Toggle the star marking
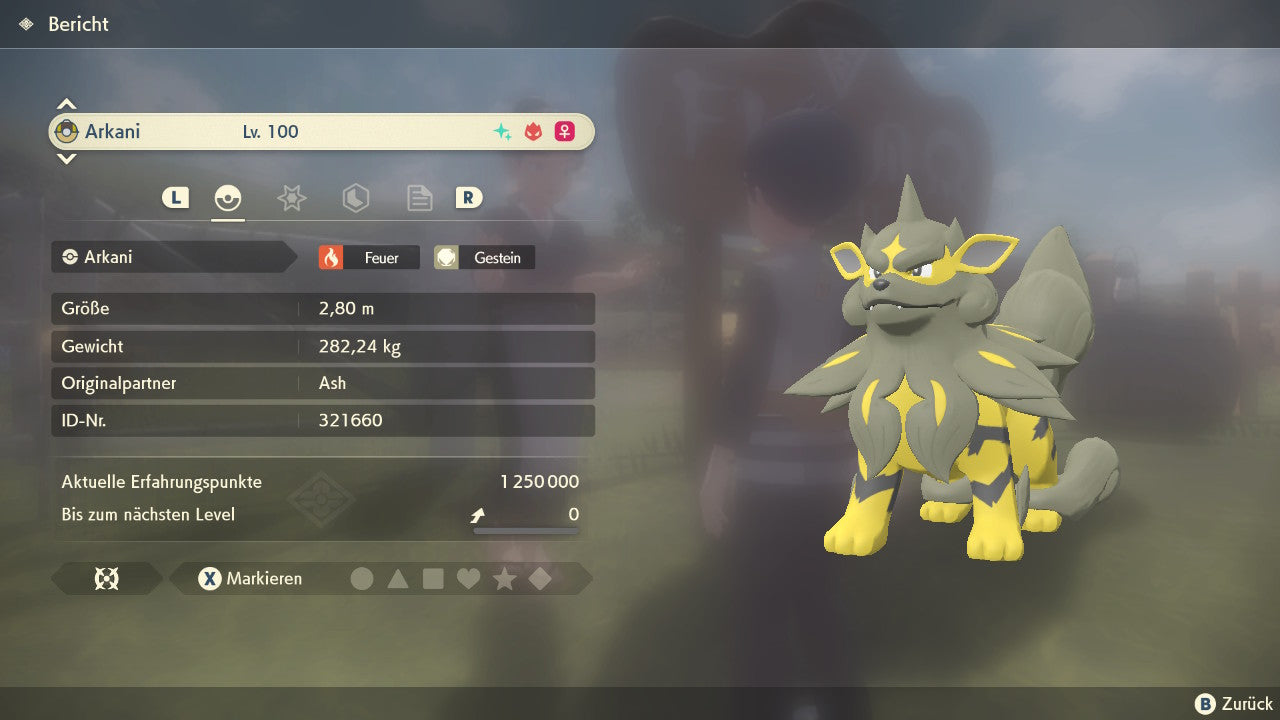This screenshot has width=1280, height=720. pyautogui.click(x=504, y=578)
